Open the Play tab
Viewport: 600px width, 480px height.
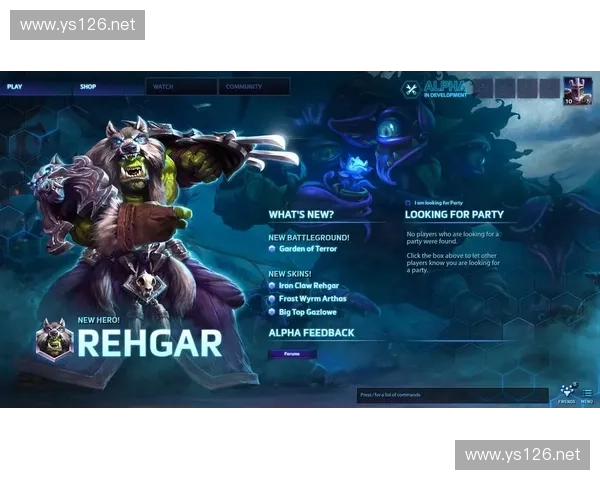coord(15,87)
